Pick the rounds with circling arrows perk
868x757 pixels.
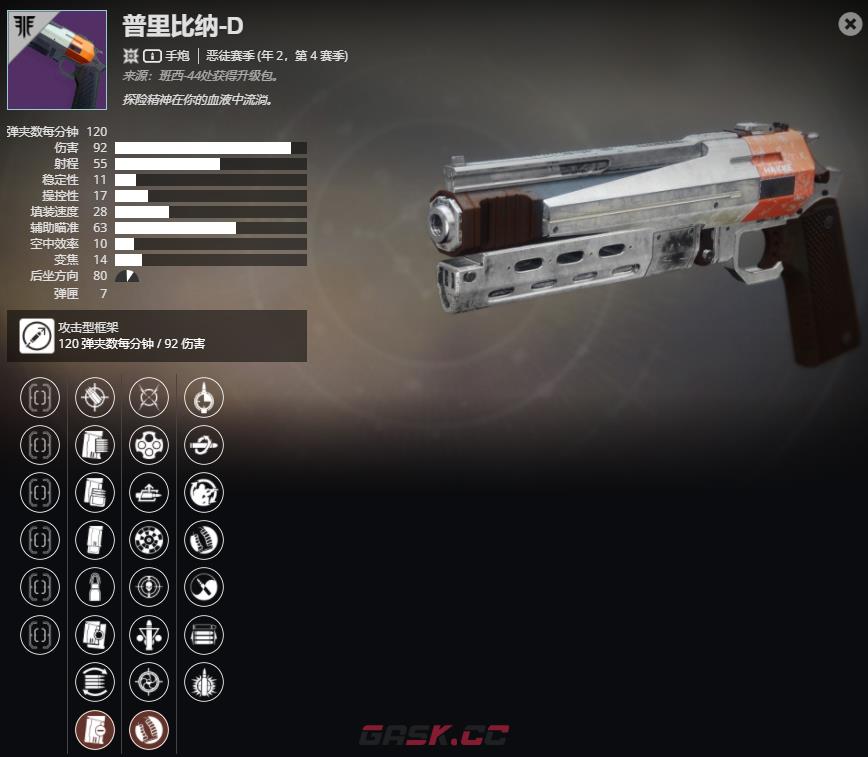[95, 682]
